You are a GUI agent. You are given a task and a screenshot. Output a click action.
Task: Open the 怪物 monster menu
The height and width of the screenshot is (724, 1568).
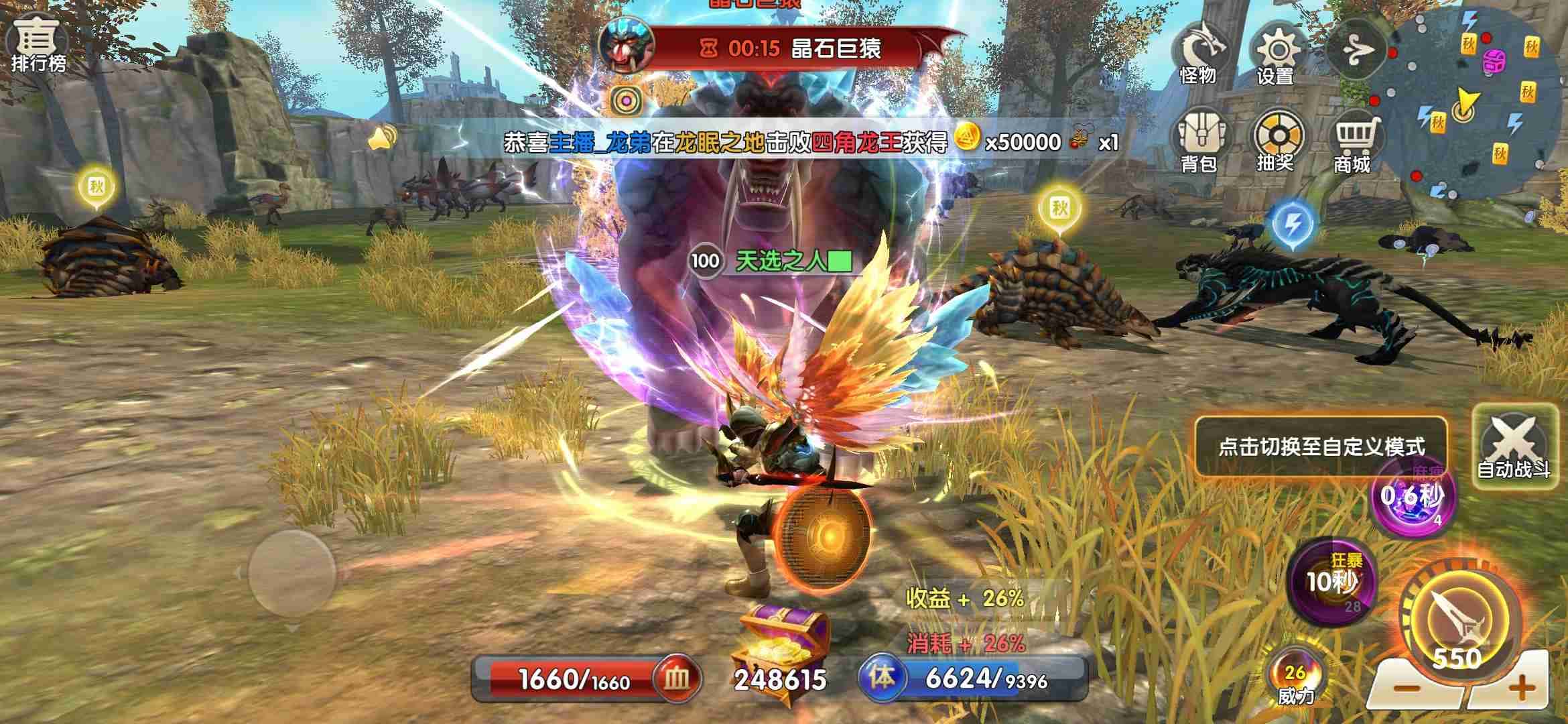pyautogui.click(x=1199, y=52)
